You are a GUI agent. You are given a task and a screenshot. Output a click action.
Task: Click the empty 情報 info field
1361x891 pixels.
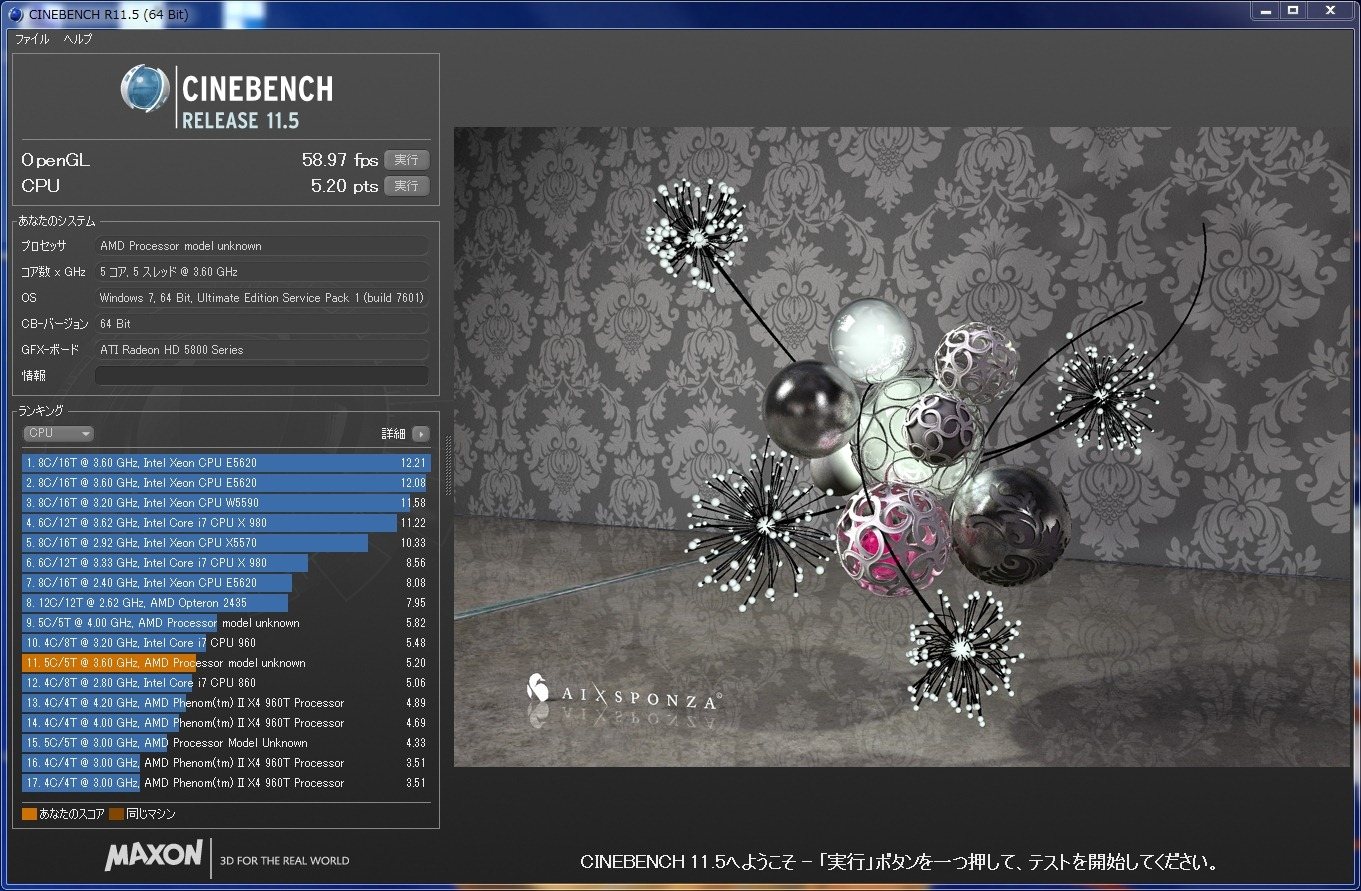point(261,376)
